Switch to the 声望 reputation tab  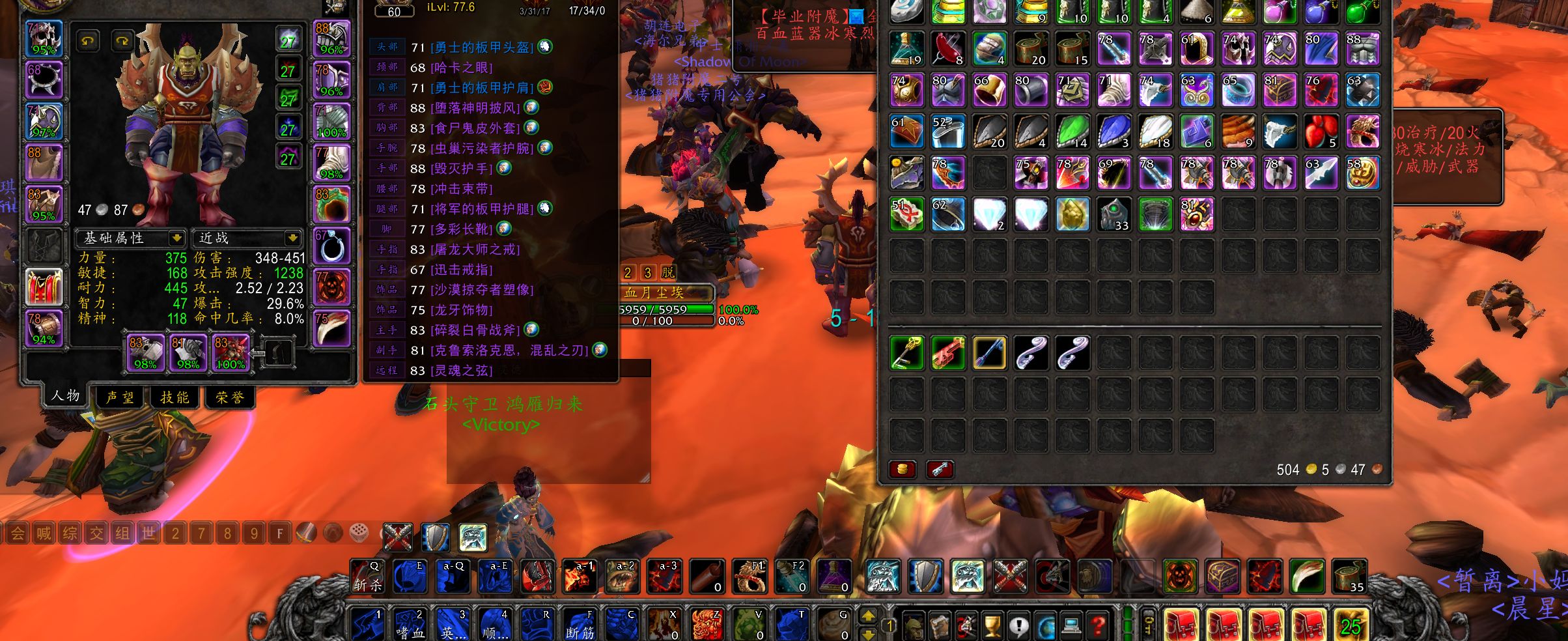tap(120, 397)
